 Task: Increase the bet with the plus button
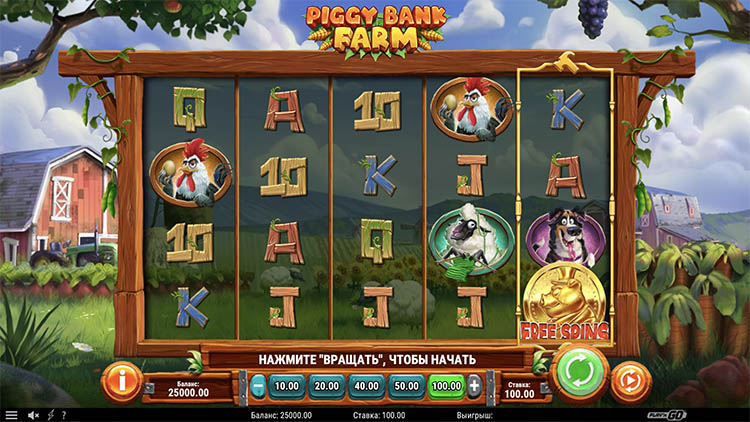pos(474,385)
